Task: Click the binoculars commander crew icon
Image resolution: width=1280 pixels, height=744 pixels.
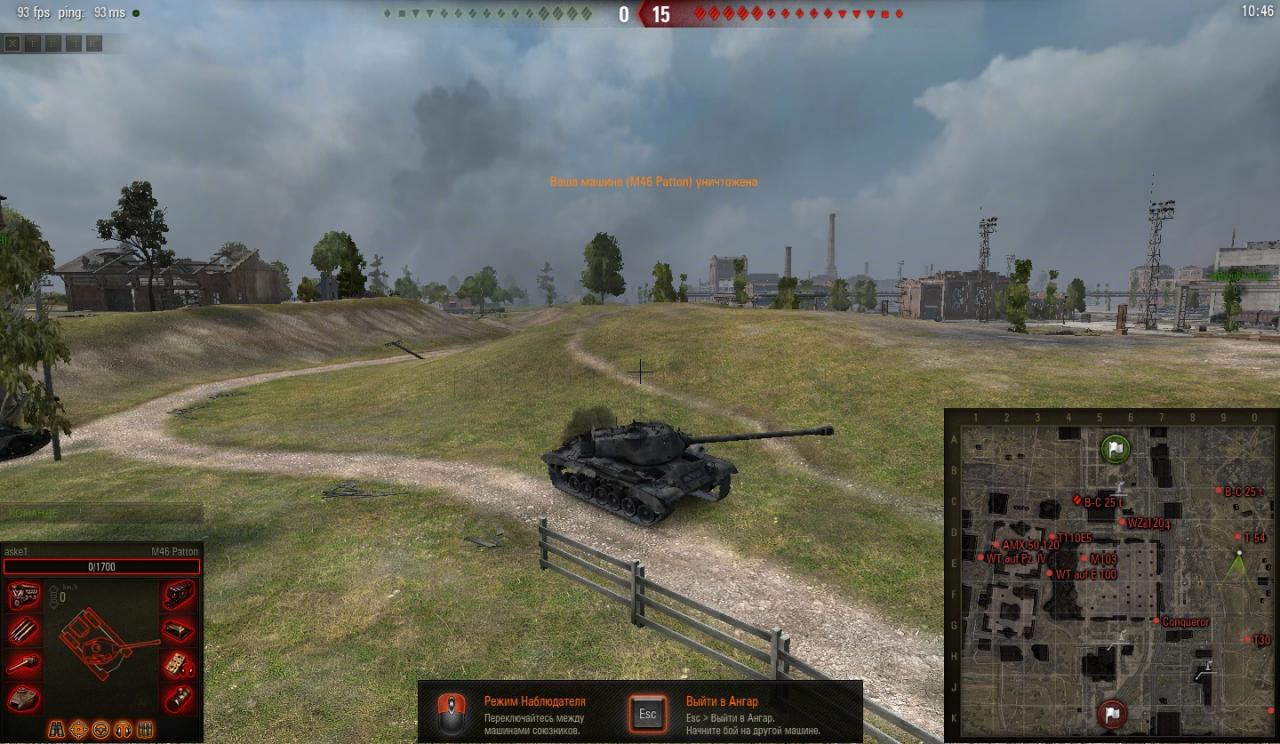Action: (x=56, y=729)
